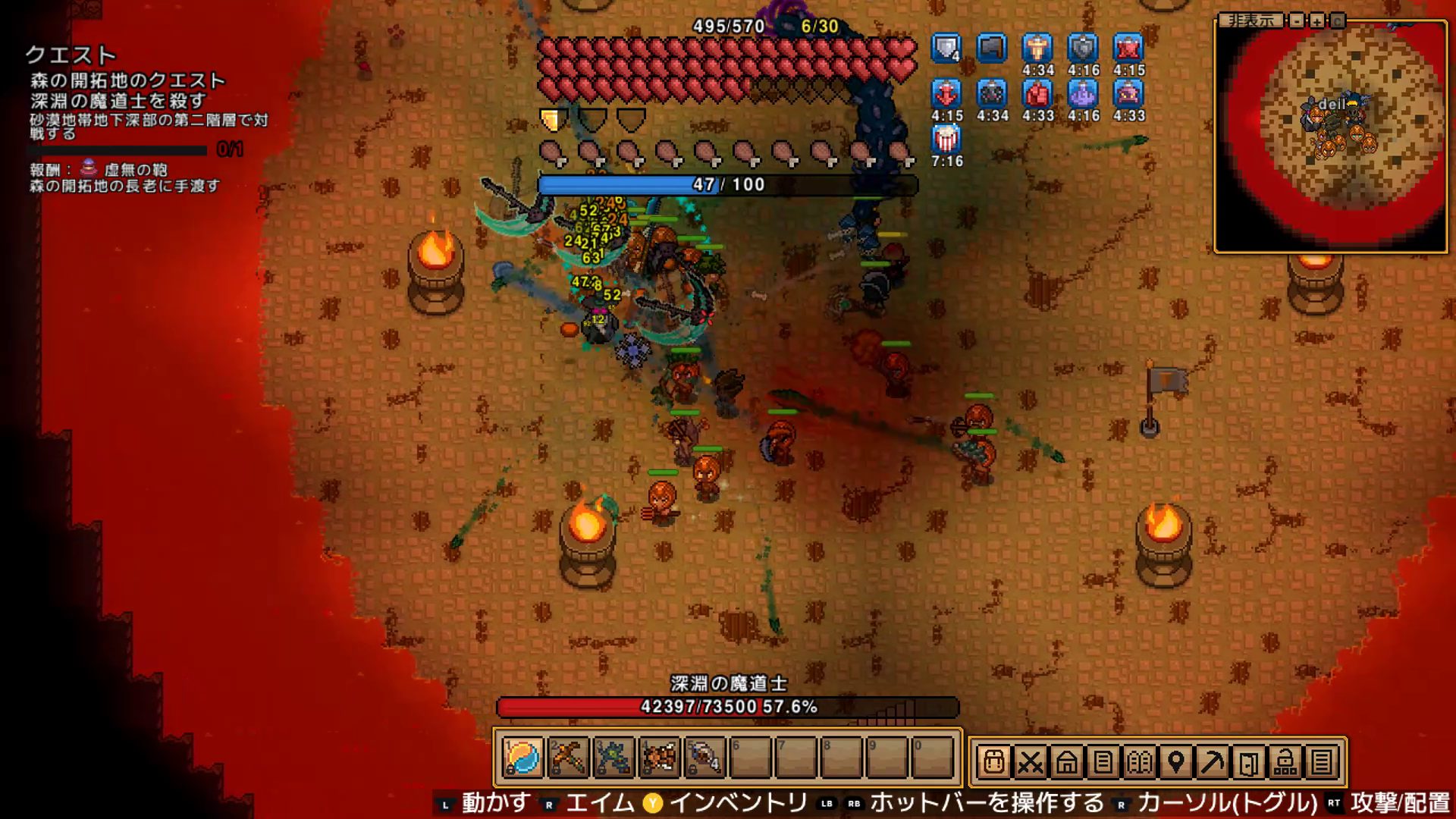Click the padlock icon toolbar button
The width and height of the screenshot is (1456, 819).
tap(1285, 761)
